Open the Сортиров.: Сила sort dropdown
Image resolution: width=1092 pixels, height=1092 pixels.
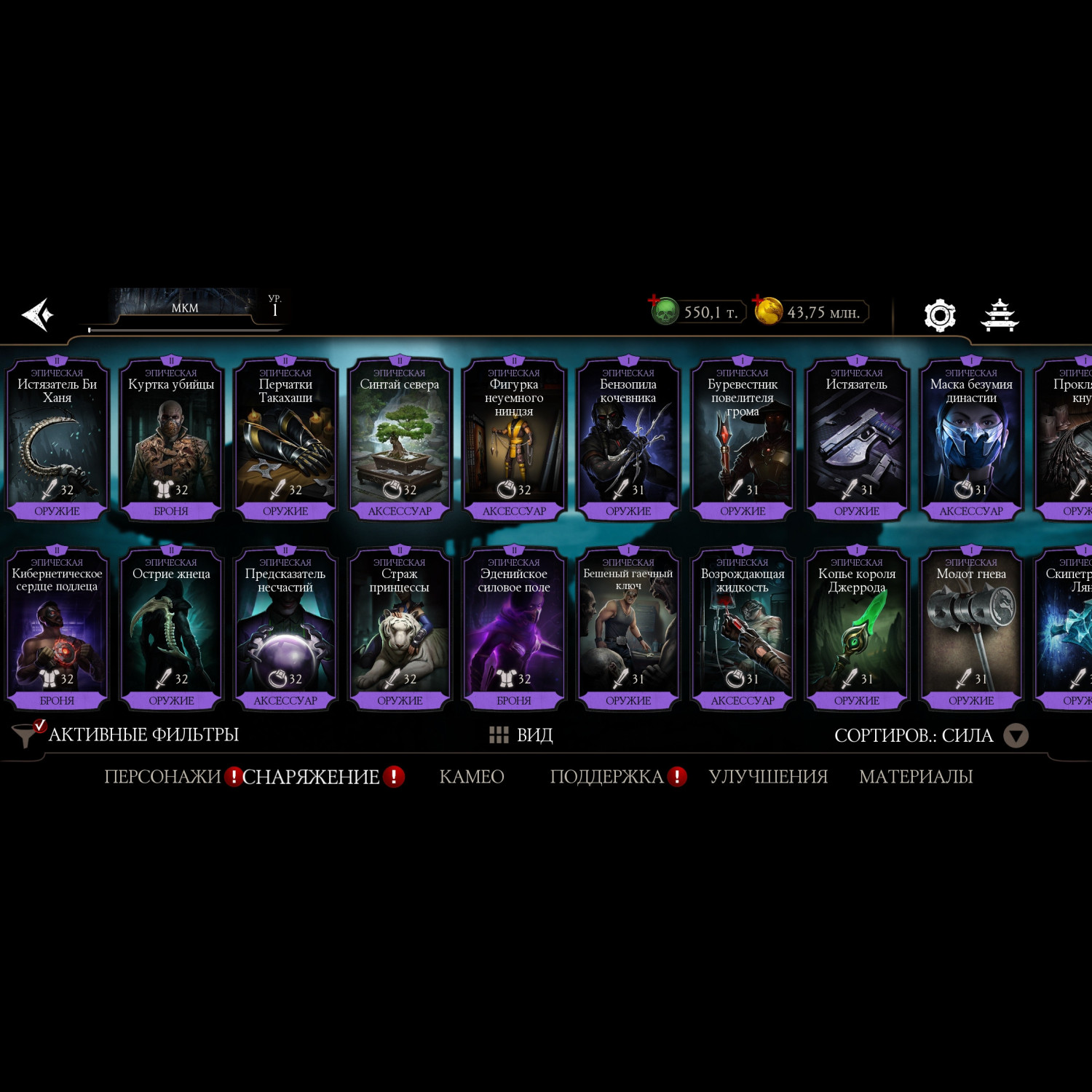click(x=1015, y=735)
